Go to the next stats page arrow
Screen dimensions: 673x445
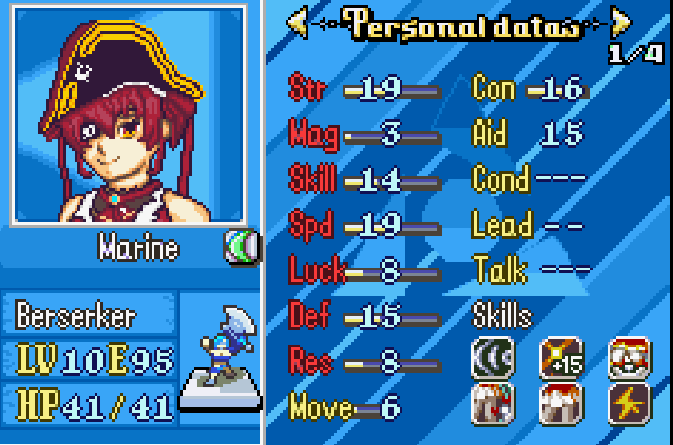pyautogui.click(x=621, y=22)
